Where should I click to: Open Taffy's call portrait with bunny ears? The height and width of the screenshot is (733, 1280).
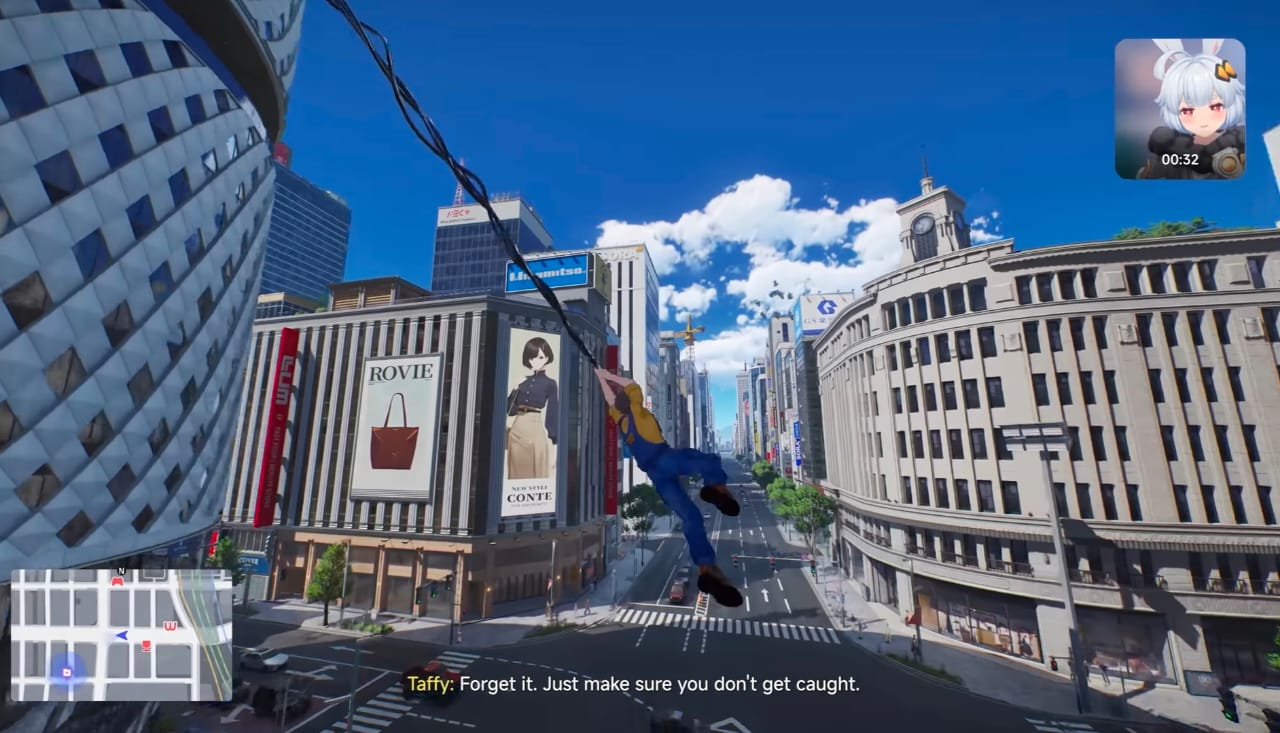[x=1180, y=108]
